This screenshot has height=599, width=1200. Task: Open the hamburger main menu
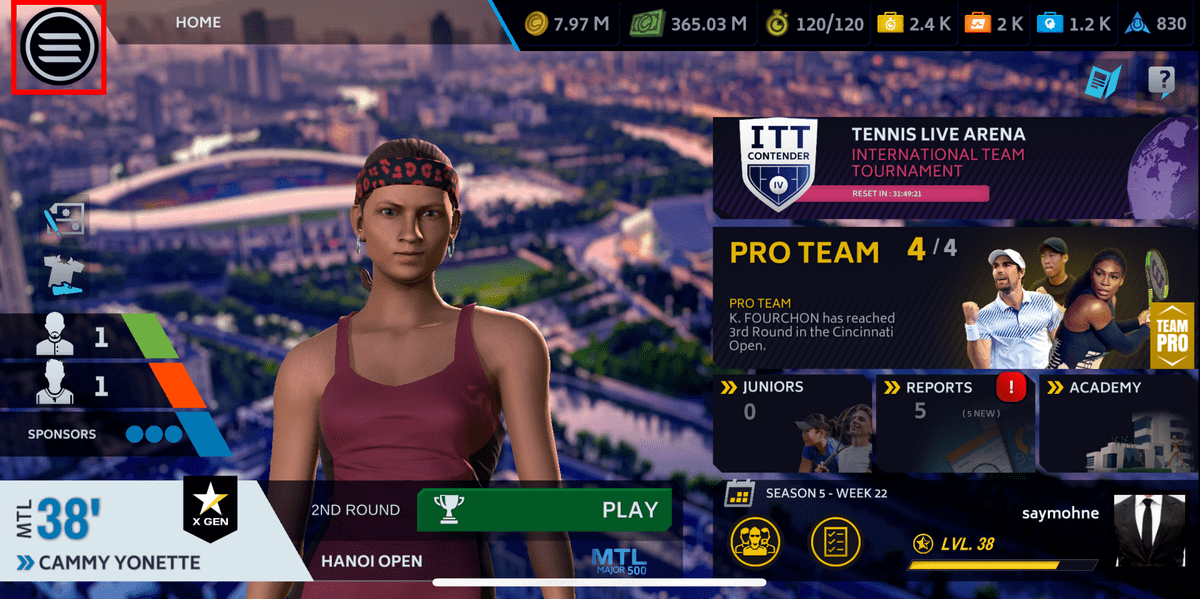[x=58, y=45]
